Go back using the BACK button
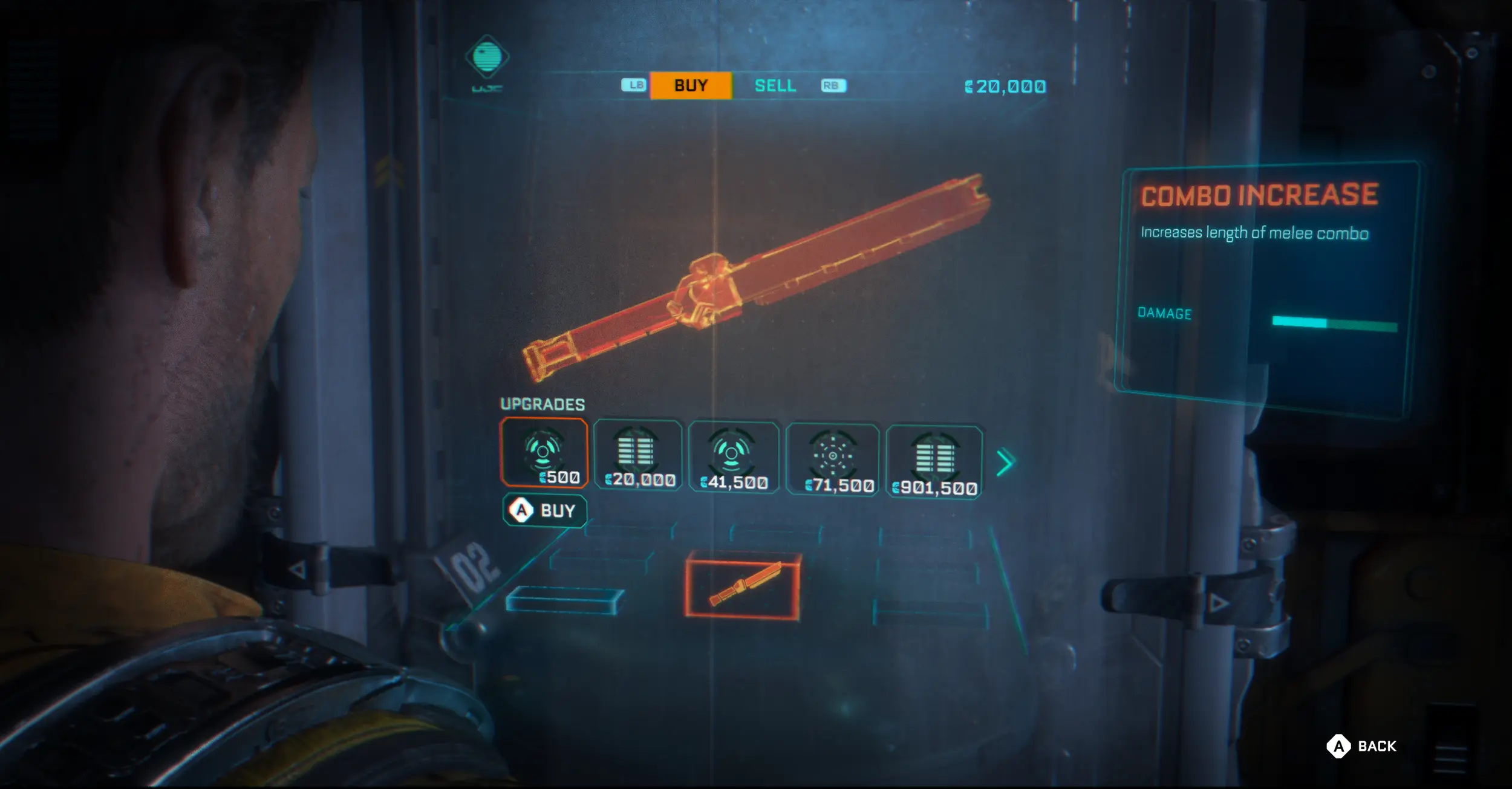The height and width of the screenshot is (789, 1512). 1362,746
